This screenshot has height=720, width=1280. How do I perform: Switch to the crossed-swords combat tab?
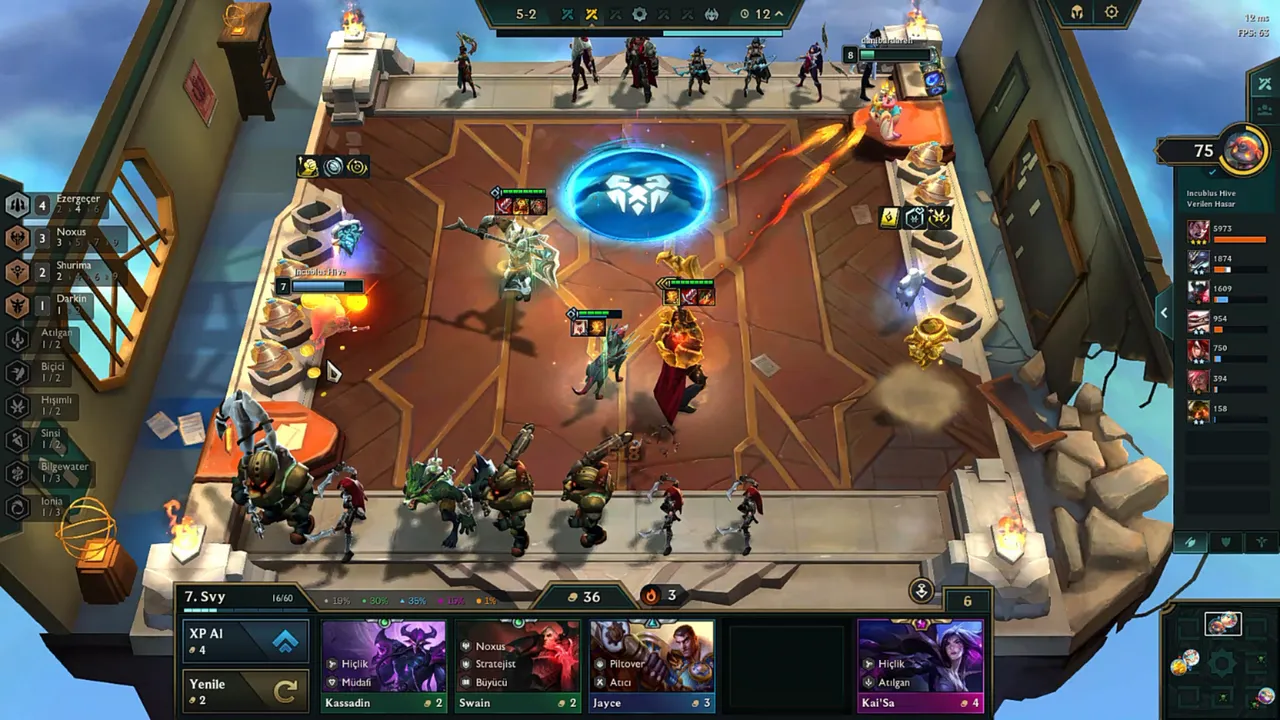(x=1265, y=84)
